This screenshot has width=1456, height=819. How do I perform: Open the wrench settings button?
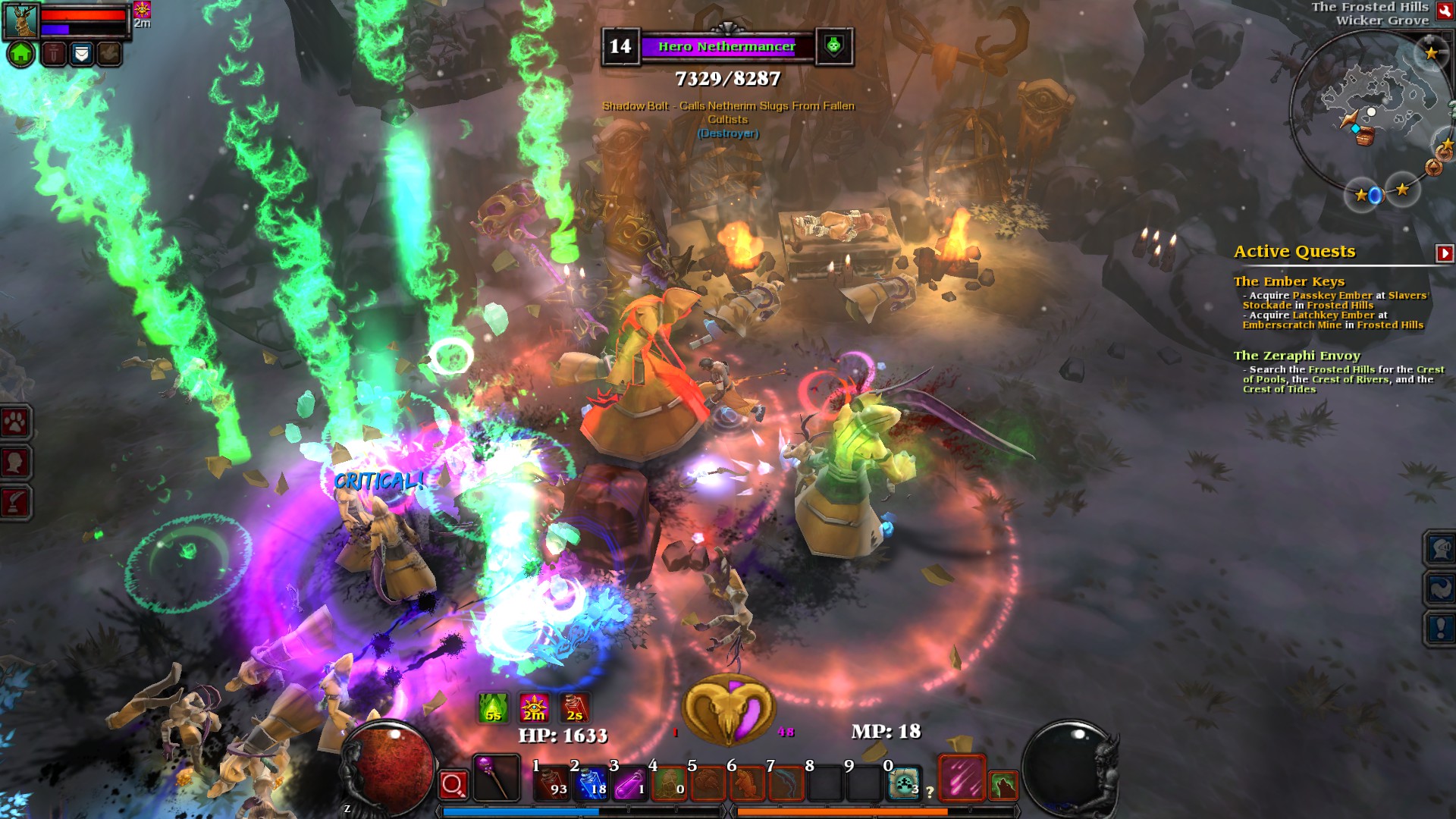(1445, 11)
